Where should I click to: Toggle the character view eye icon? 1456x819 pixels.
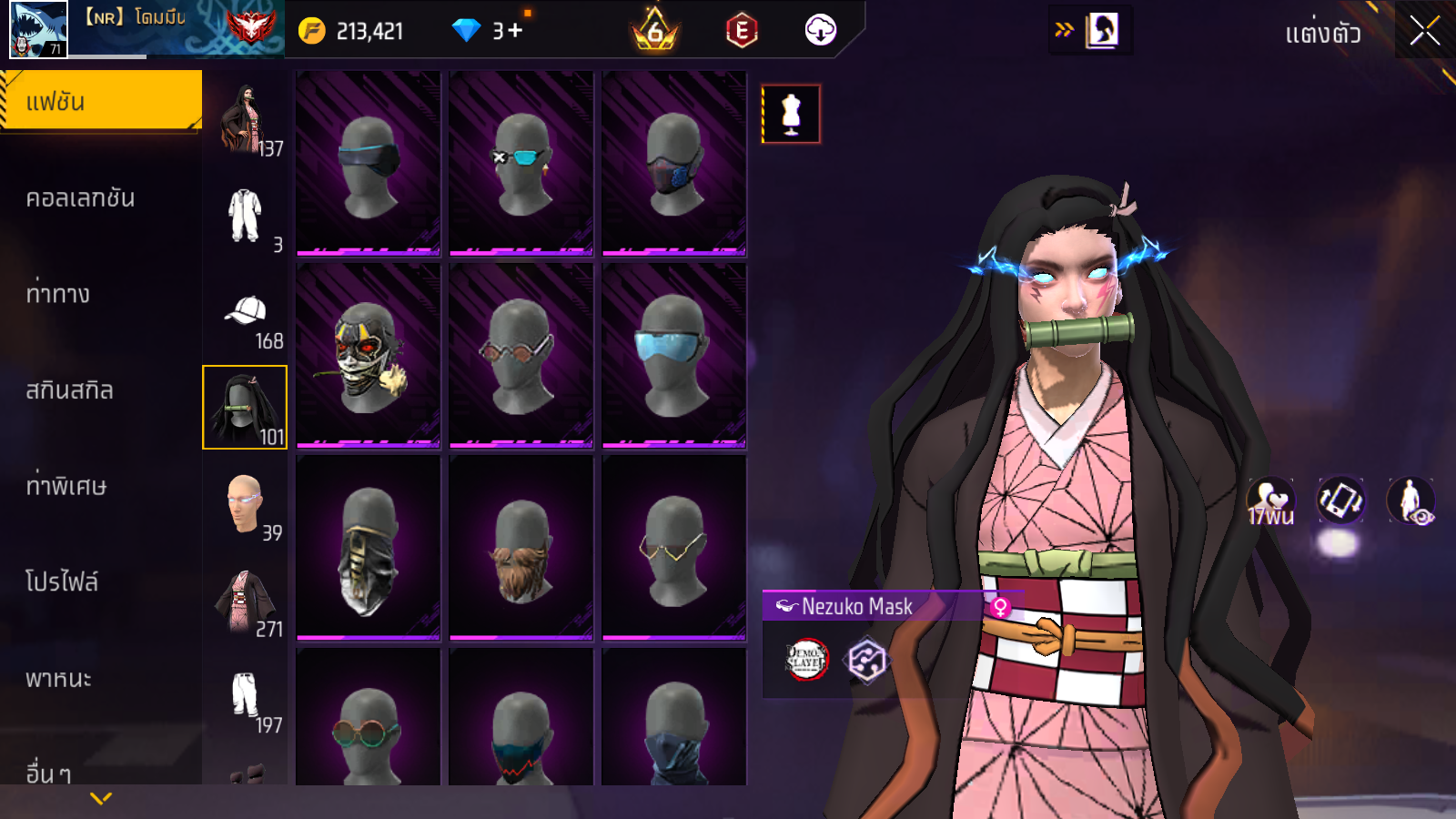(1410, 500)
